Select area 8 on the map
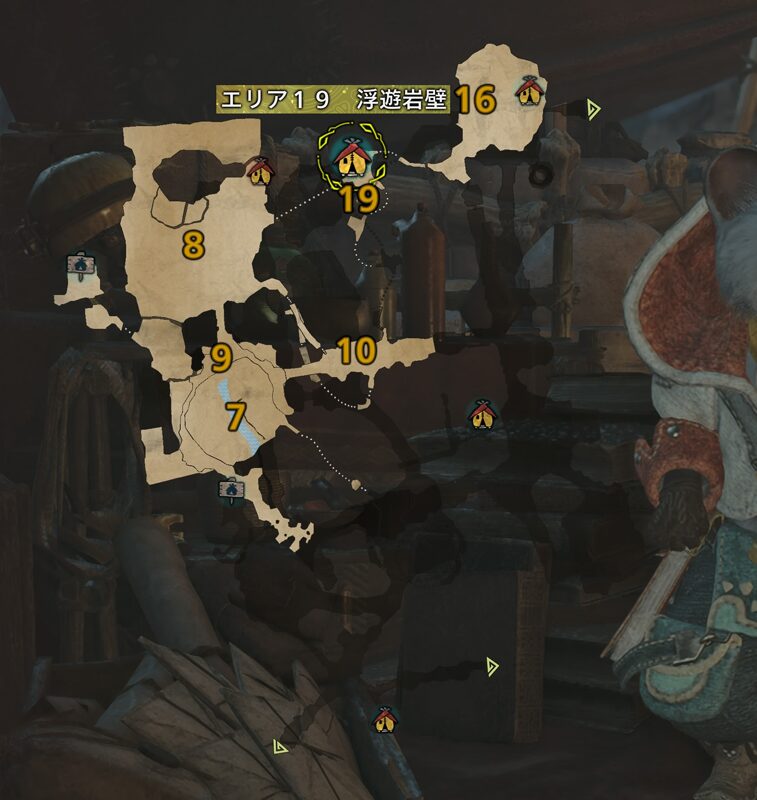The height and width of the screenshot is (800, 757). pos(193,243)
